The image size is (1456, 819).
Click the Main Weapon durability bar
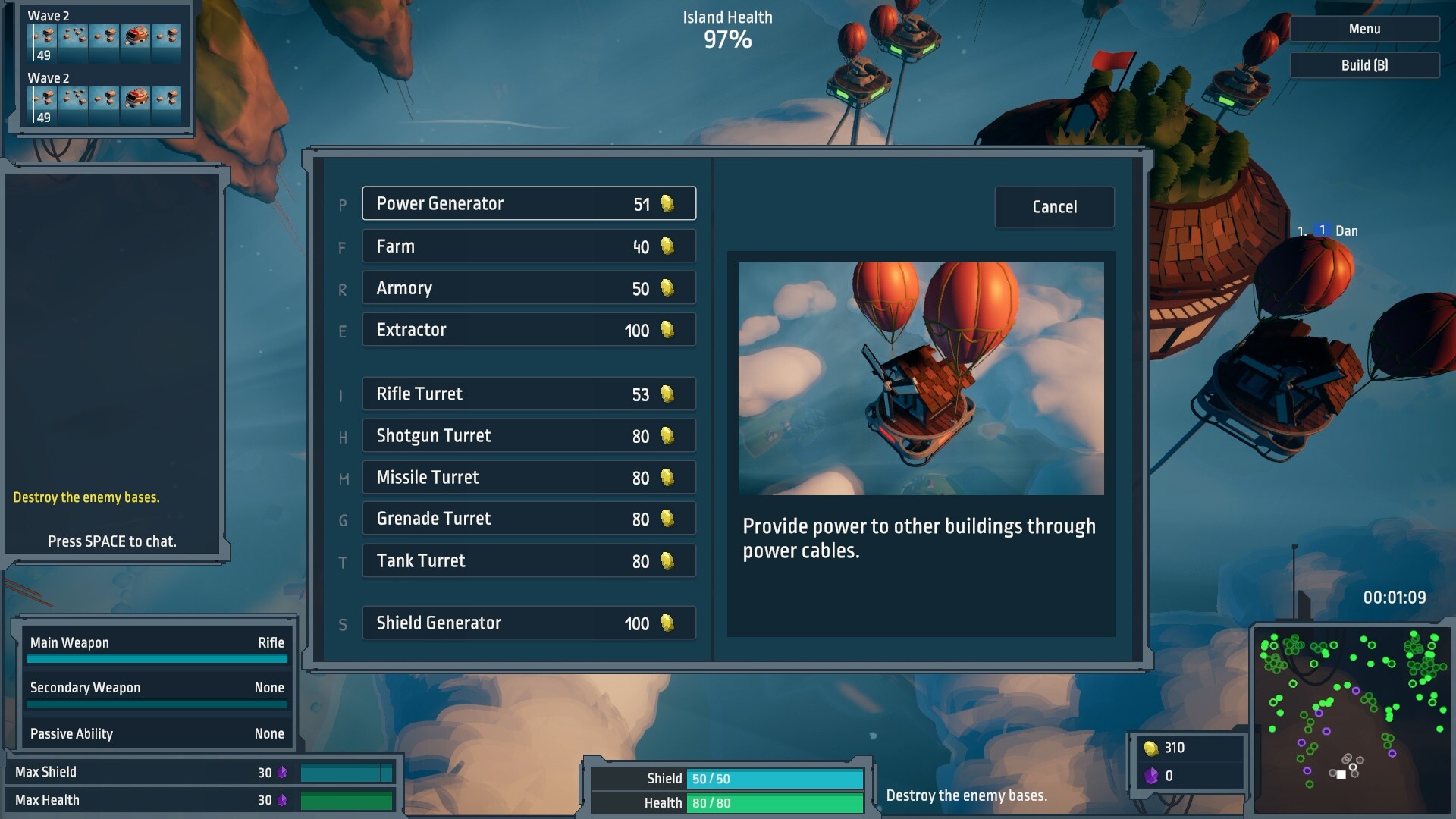coord(157,659)
